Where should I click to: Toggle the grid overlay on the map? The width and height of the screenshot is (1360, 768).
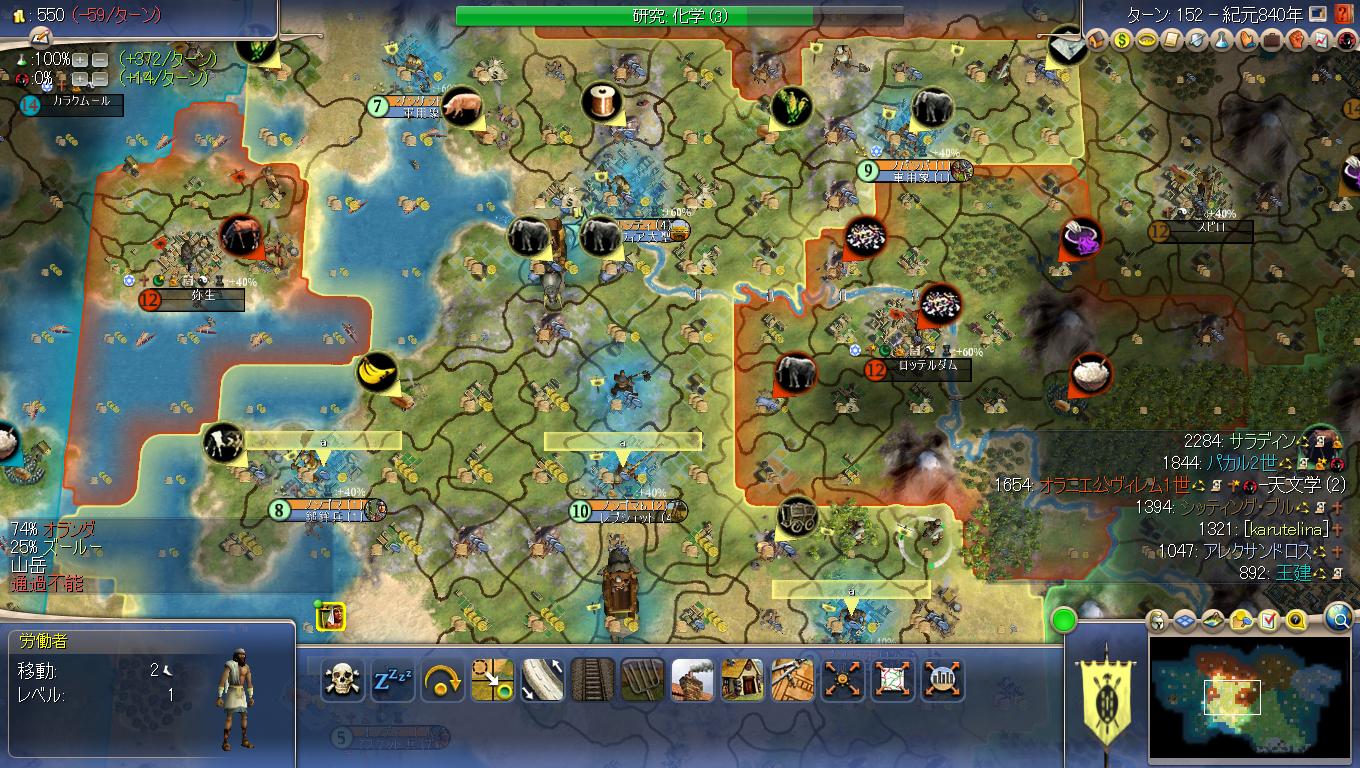click(1185, 620)
